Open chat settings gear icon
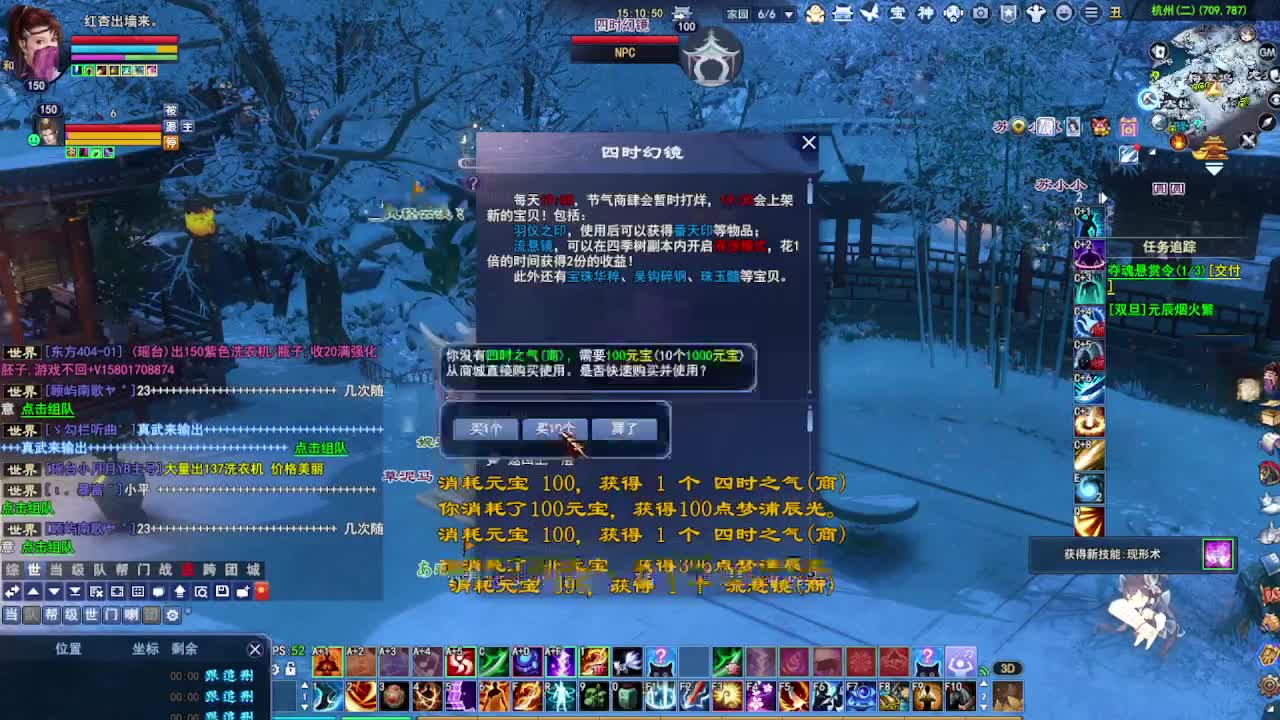Viewport: 1280px width, 720px height. (173, 616)
